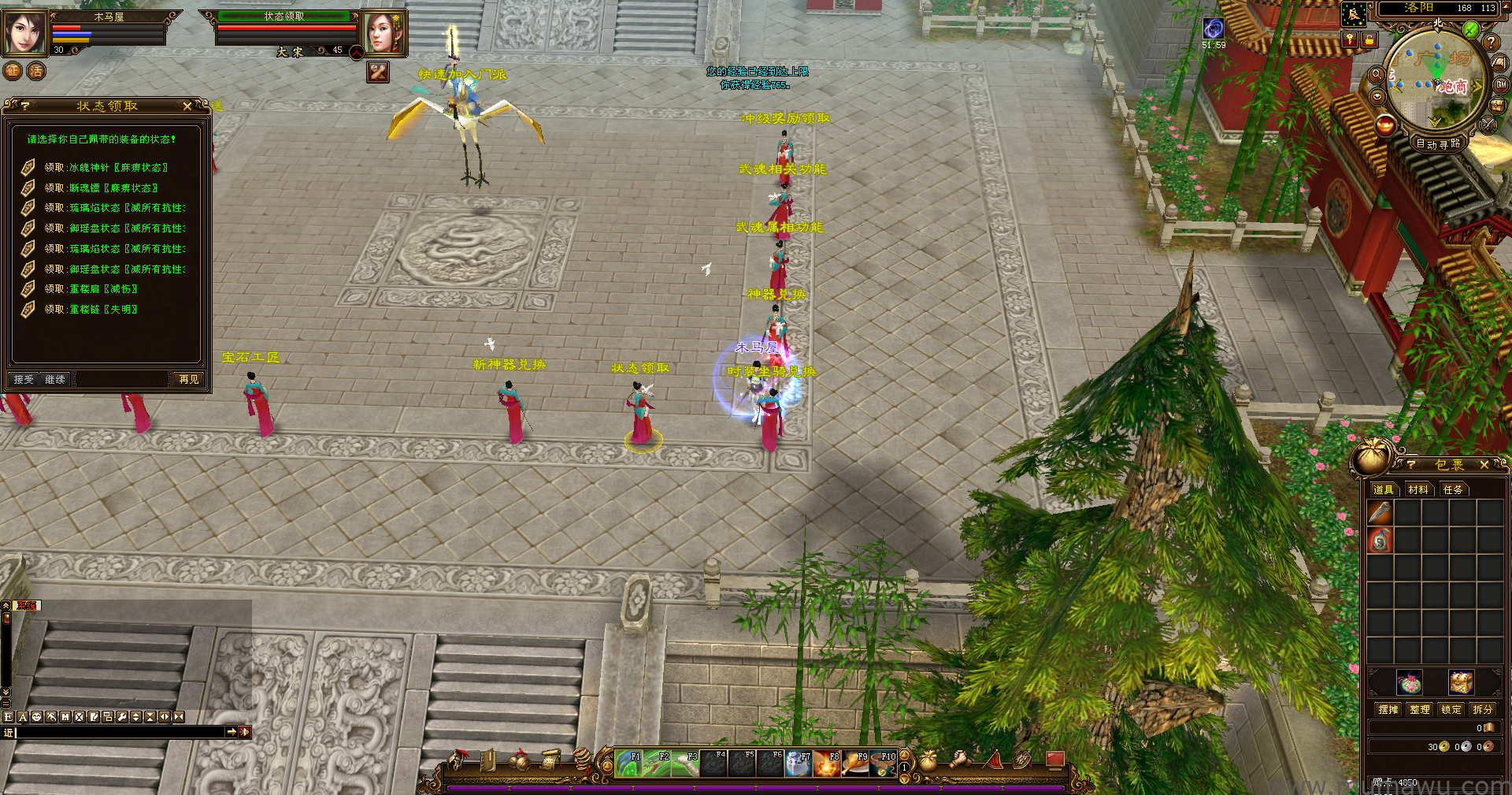Choose the 断魂镖 paralysis status entry

click(x=101, y=188)
